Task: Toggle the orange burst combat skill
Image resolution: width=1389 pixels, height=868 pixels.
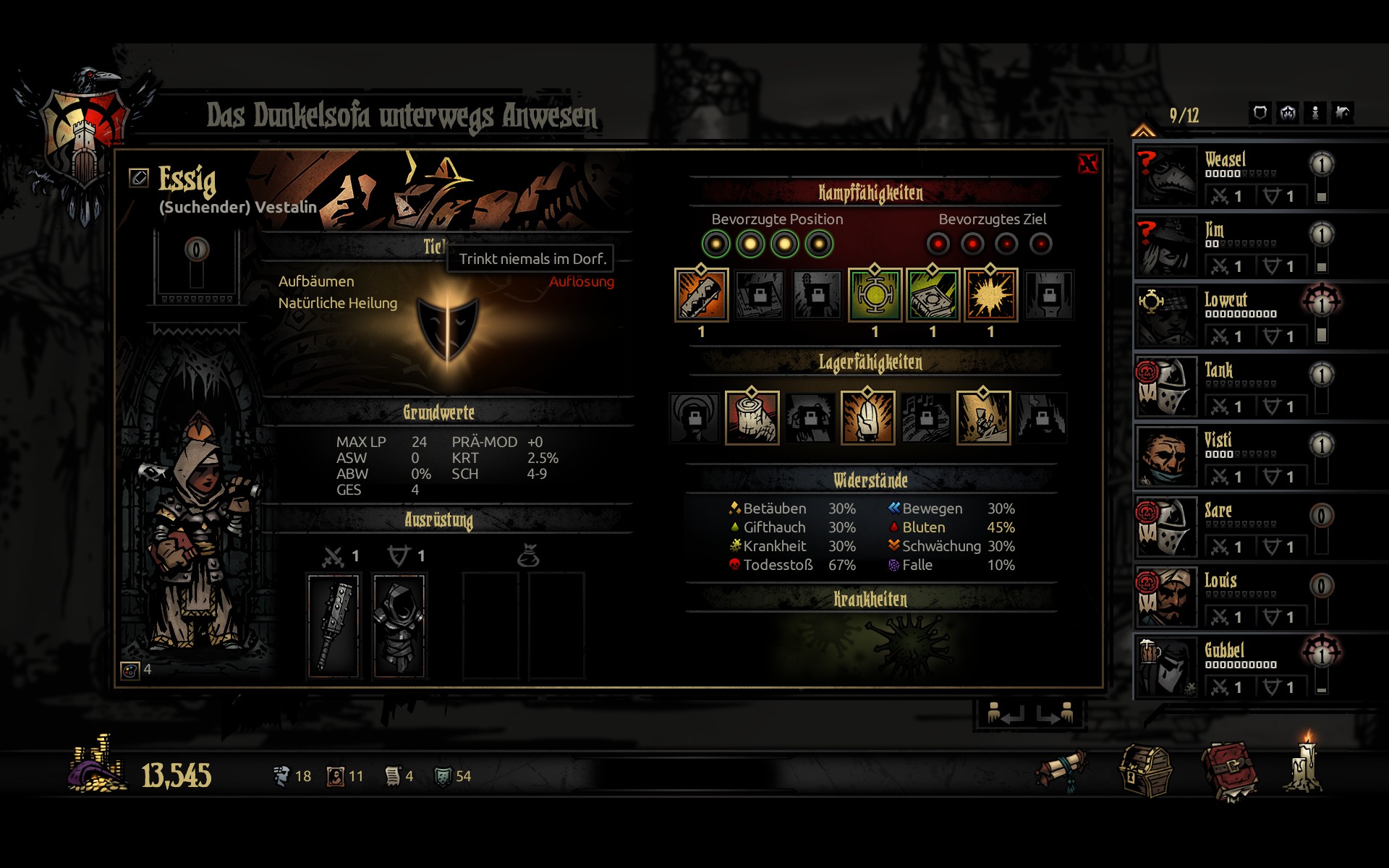Action: click(x=990, y=295)
